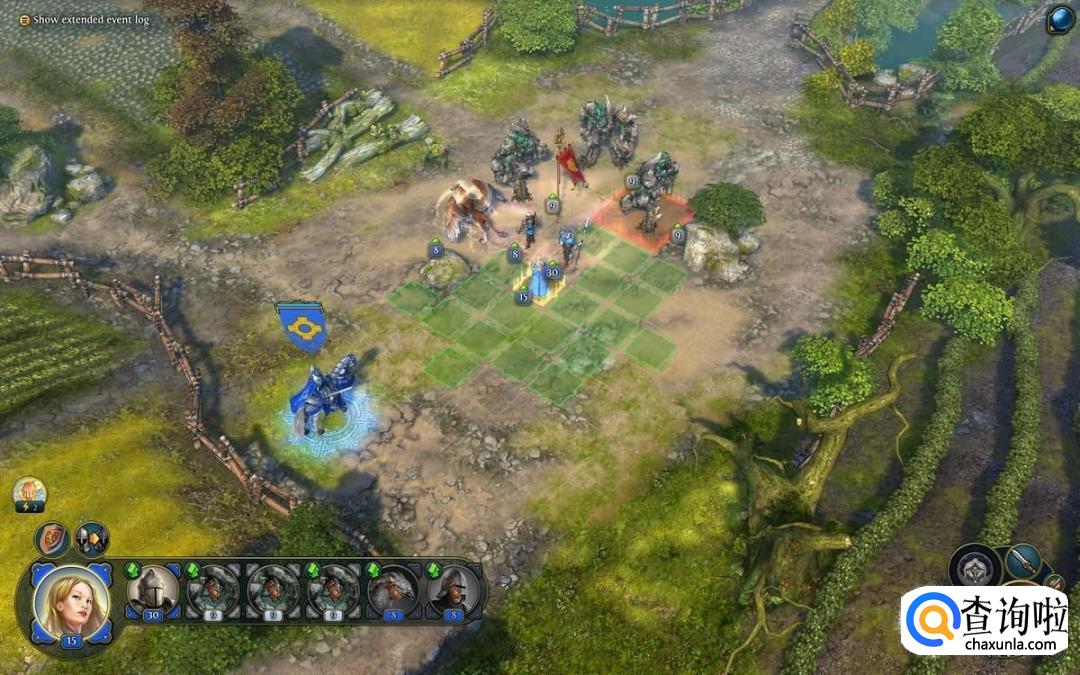Select the armored knight unit with 30
This screenshot has width=1080, height=675.
[153, 591]
